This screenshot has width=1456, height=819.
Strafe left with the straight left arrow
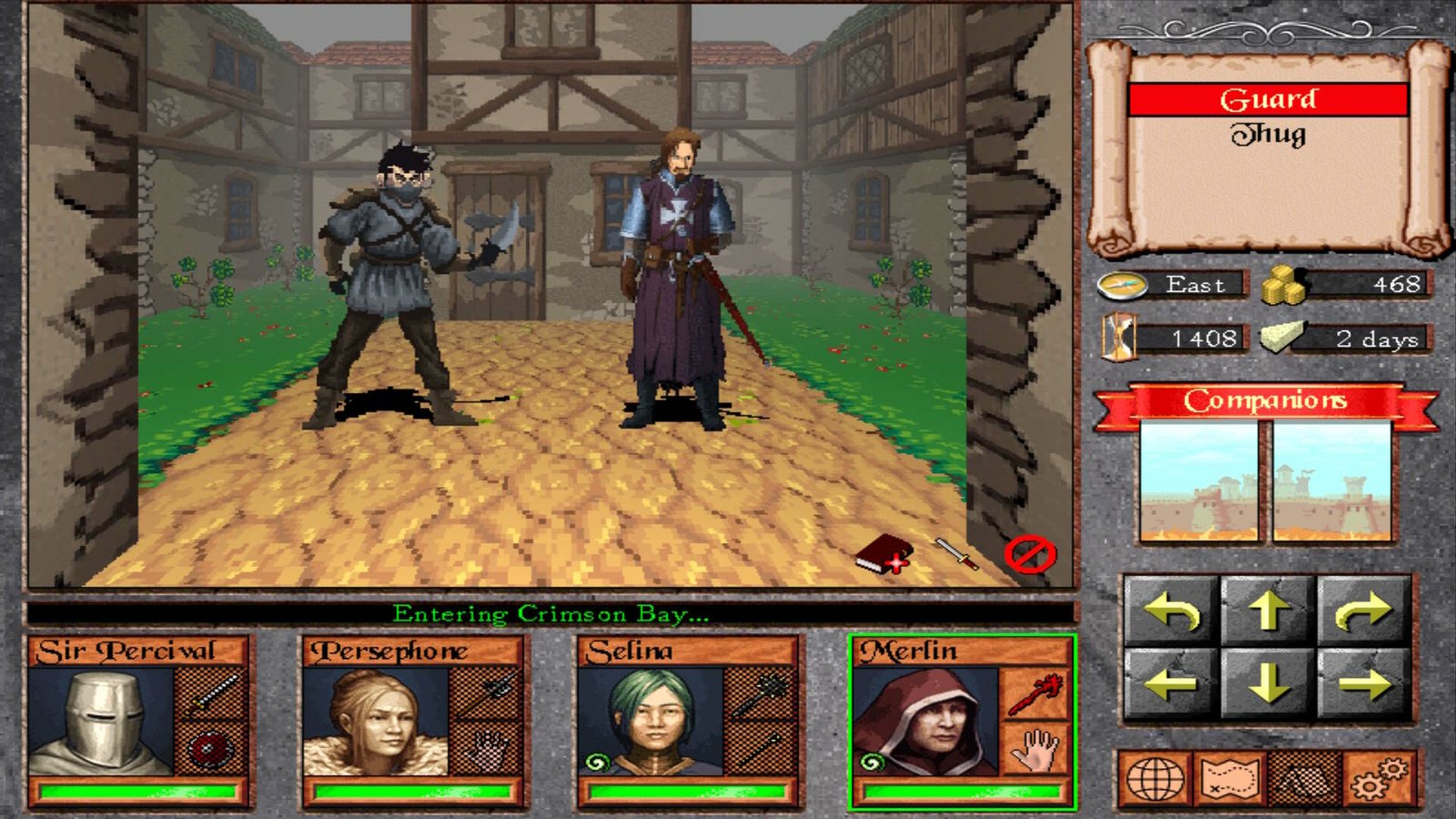(1171, 684)
